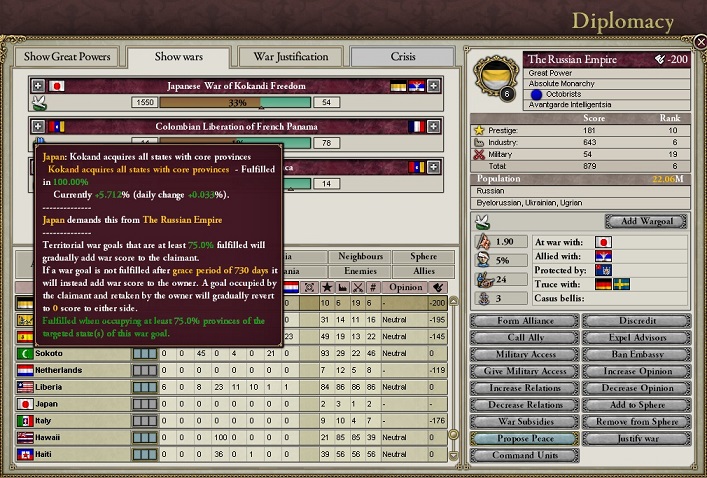
Task: Select the Crisis tab
Action: tap(403, 57)
